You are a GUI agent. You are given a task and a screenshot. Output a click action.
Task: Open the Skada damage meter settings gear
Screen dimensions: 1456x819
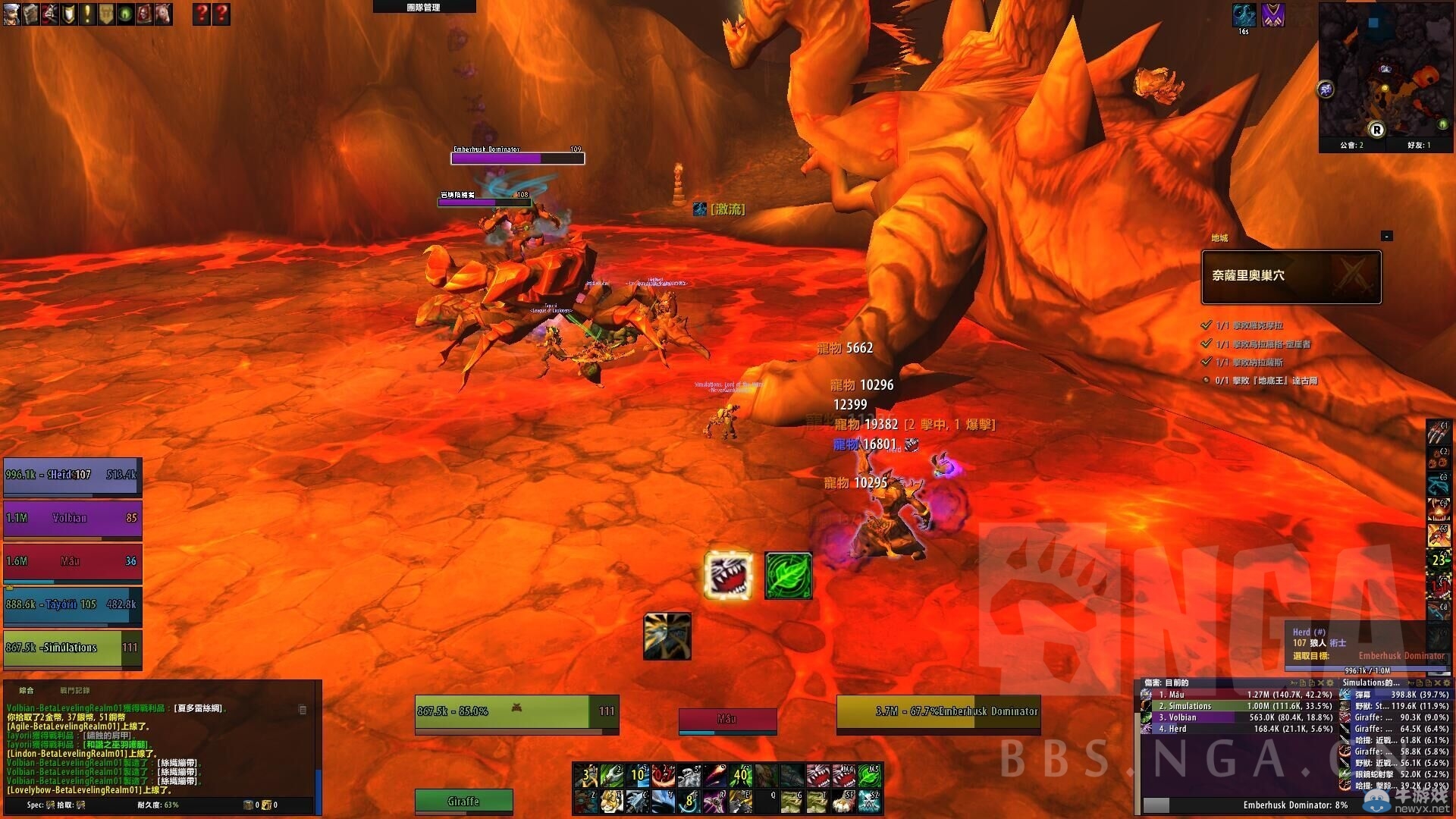[1329, 682]
